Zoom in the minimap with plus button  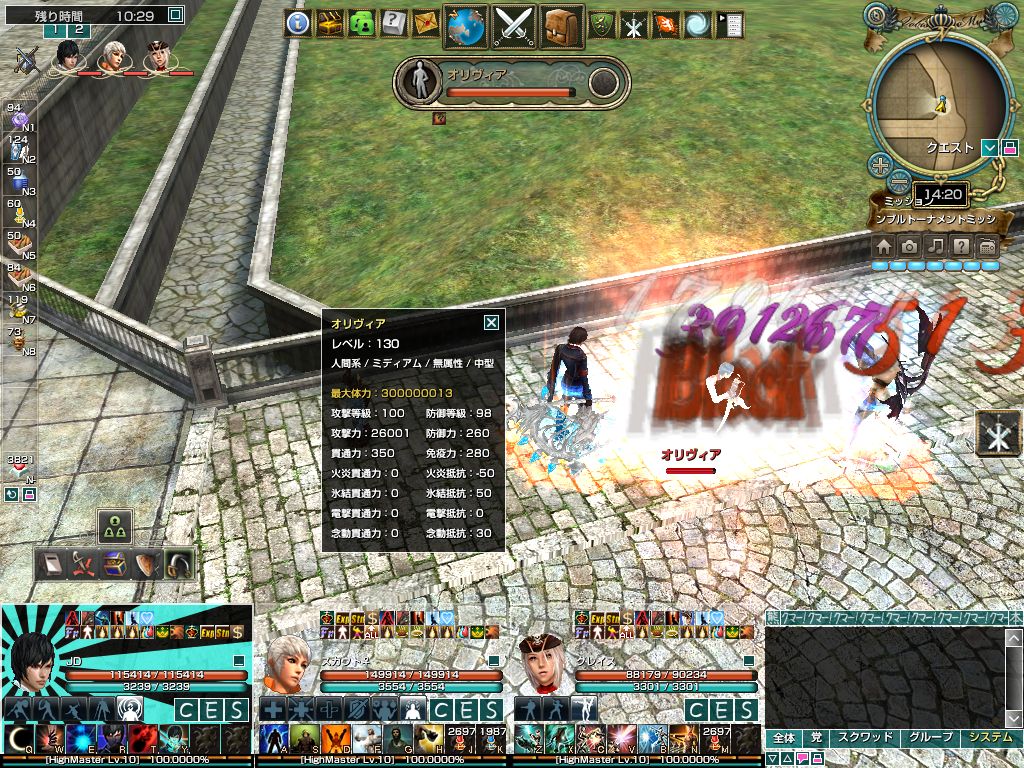pos(880,165)
